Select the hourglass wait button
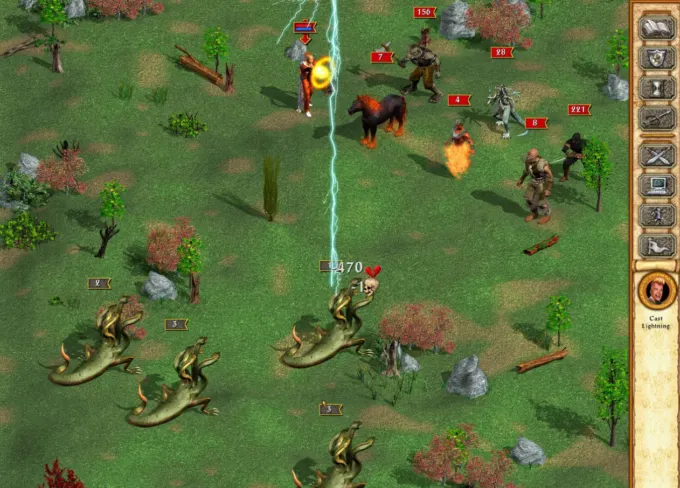The image size is (680, 488). pyautogui.click(x=655, y=89)
